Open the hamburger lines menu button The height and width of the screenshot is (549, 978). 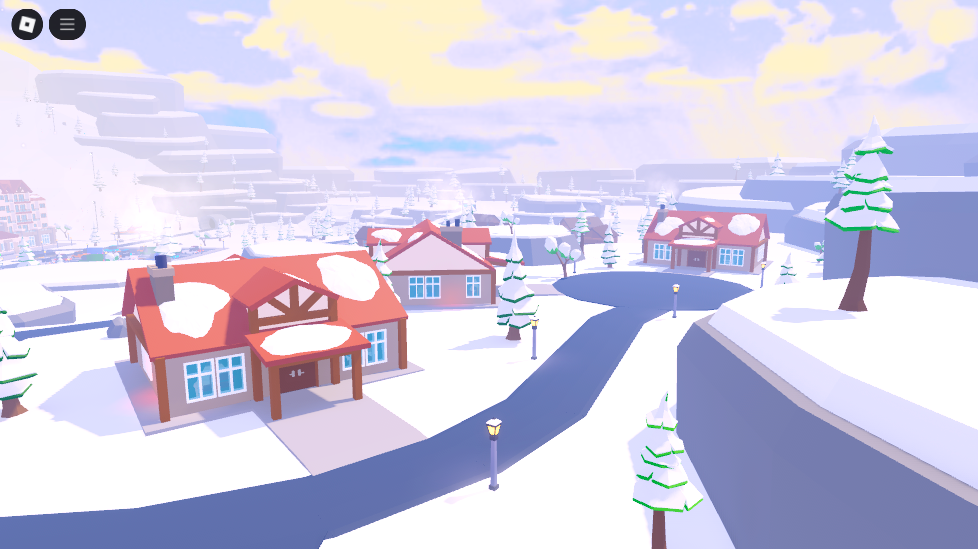coord(67,24)
